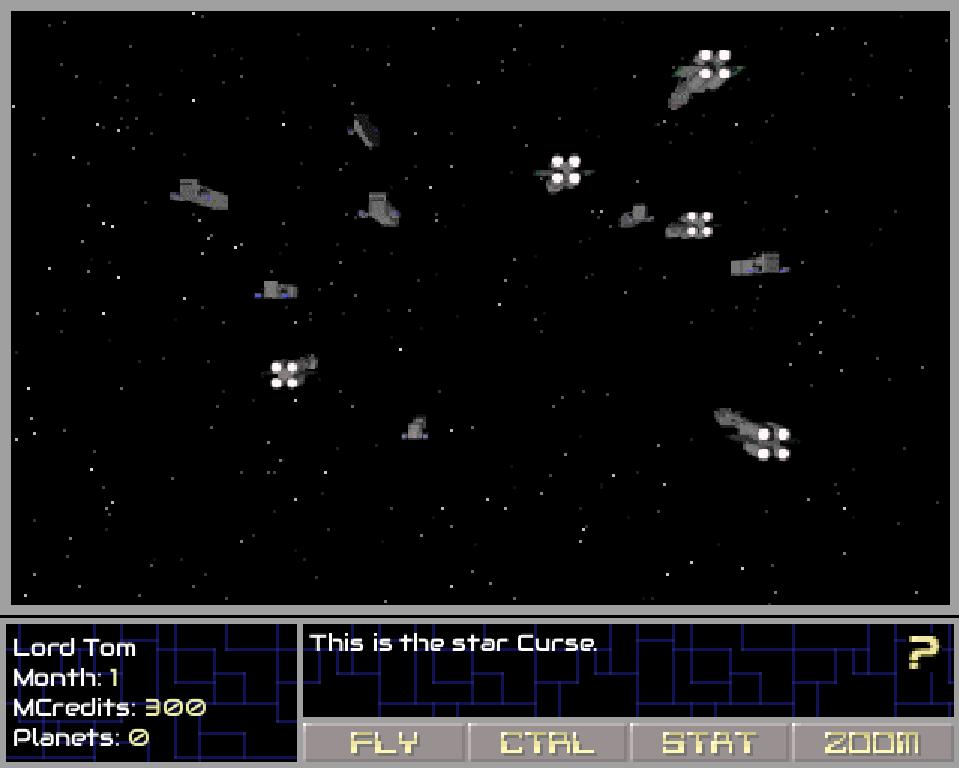
Task: Show the STAT screen
Action: pos(710,743)
